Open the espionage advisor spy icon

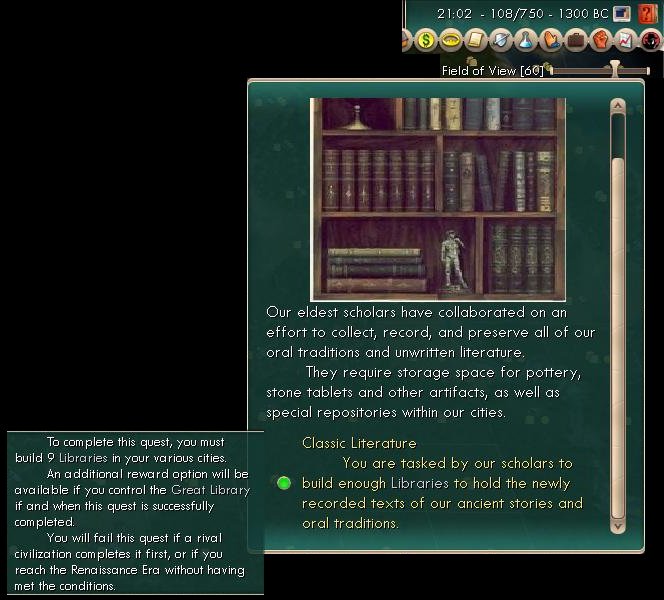click(649, 41)
